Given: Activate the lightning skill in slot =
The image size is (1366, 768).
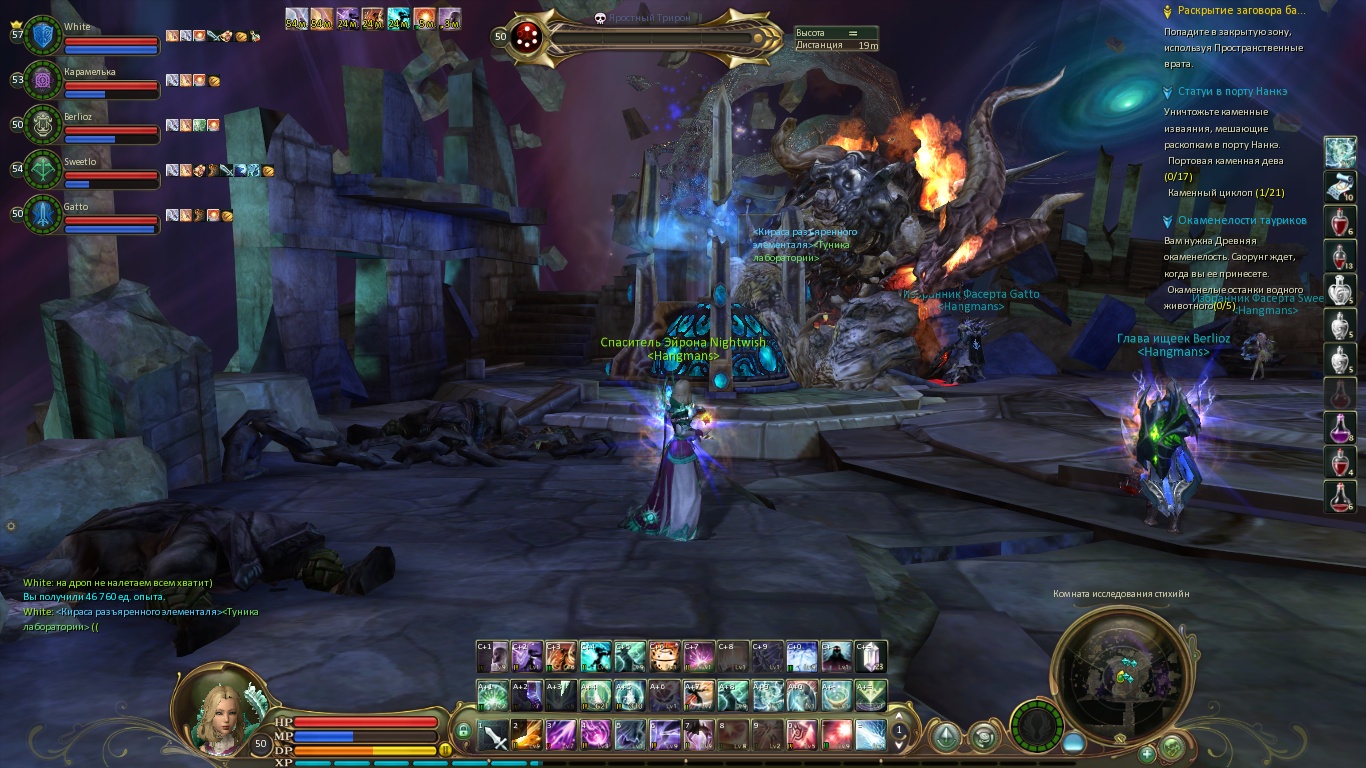Looking at the screenshot, I should click(870, 735).
